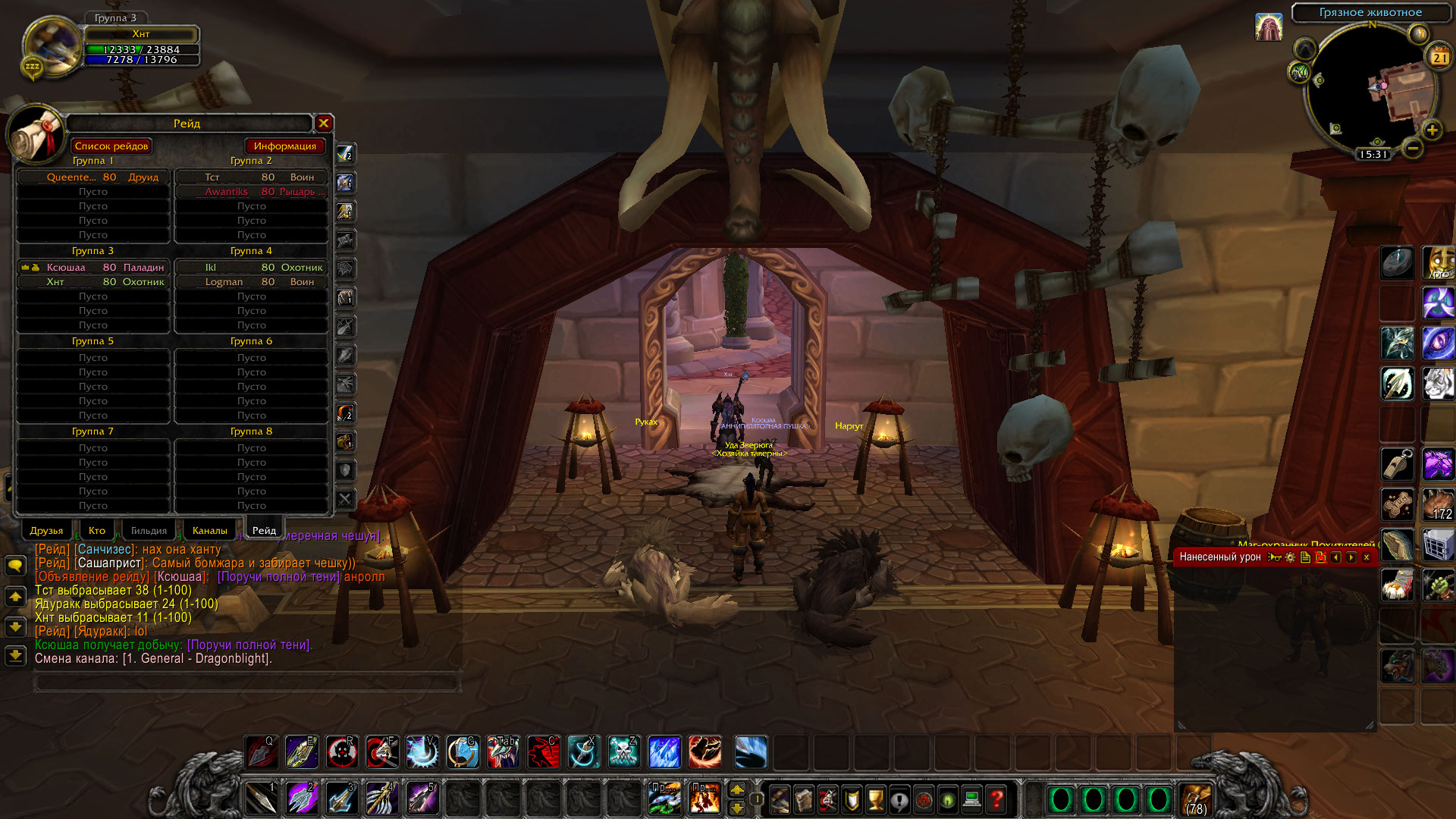
Task: Open the achievements golden chalice button
Action: click(x=875, y=799)
